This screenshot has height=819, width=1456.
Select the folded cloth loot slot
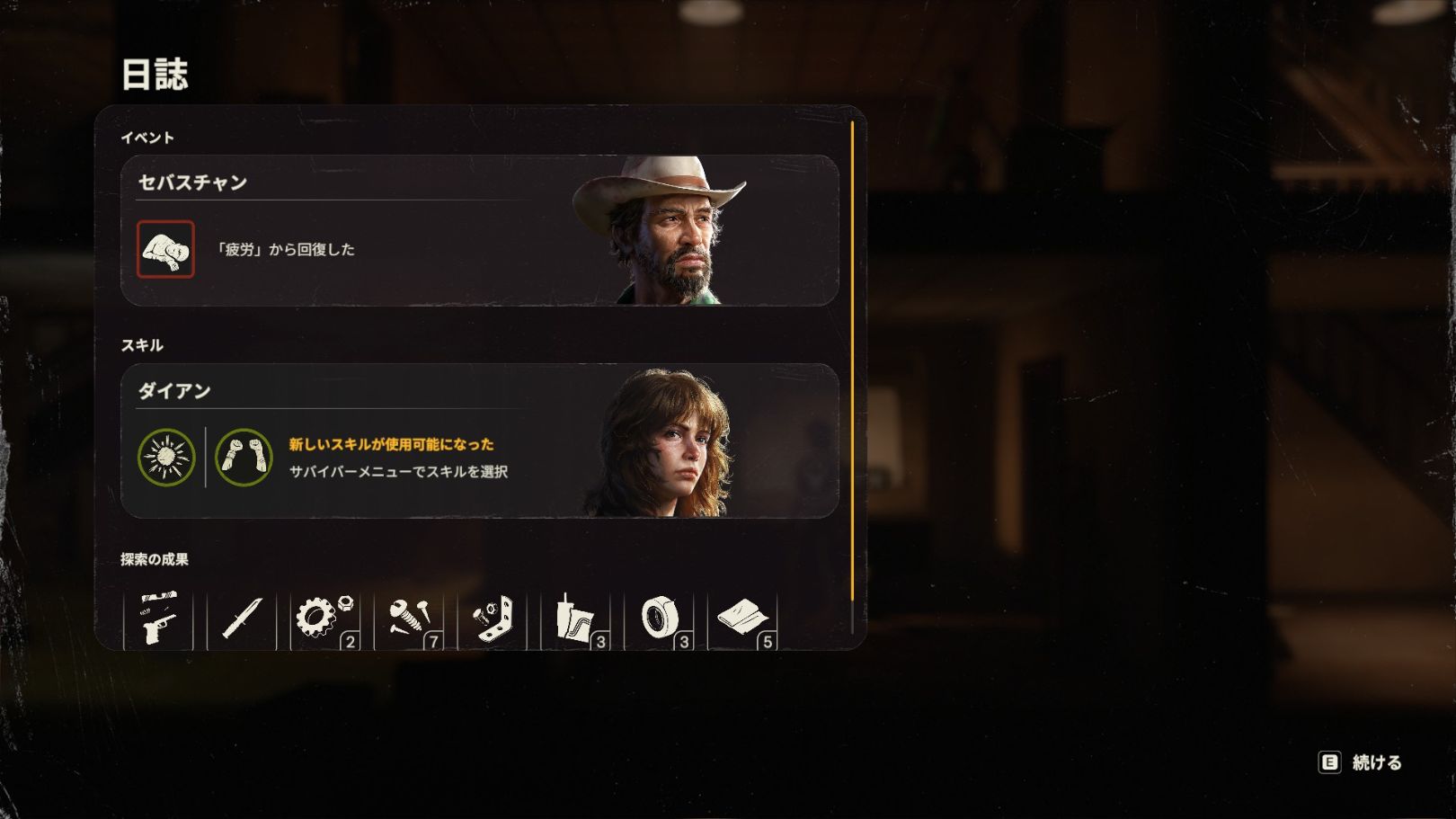point(743,619)
